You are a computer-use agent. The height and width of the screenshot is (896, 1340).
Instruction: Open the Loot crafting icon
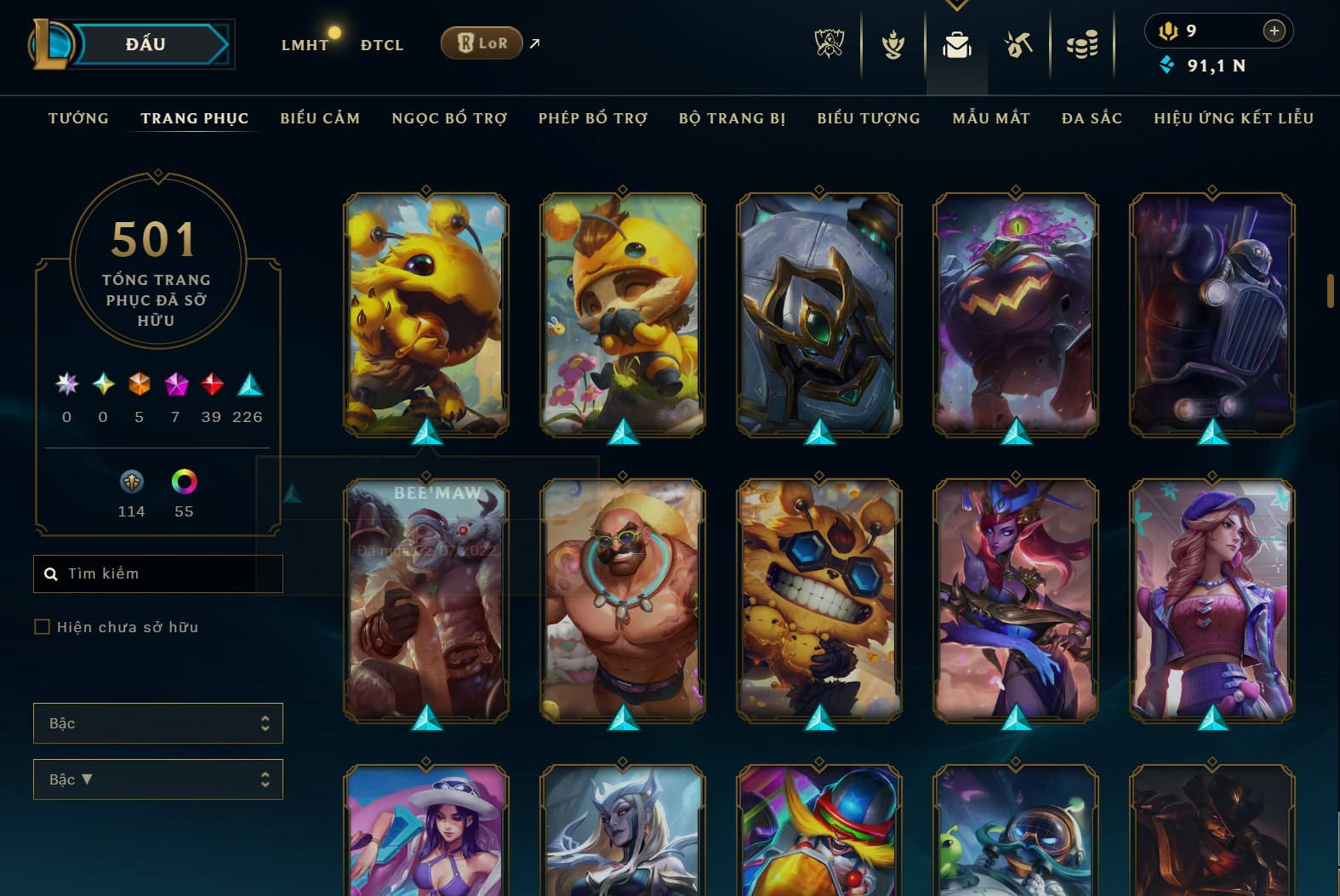pyautogui.click(x=1018, y=44)
